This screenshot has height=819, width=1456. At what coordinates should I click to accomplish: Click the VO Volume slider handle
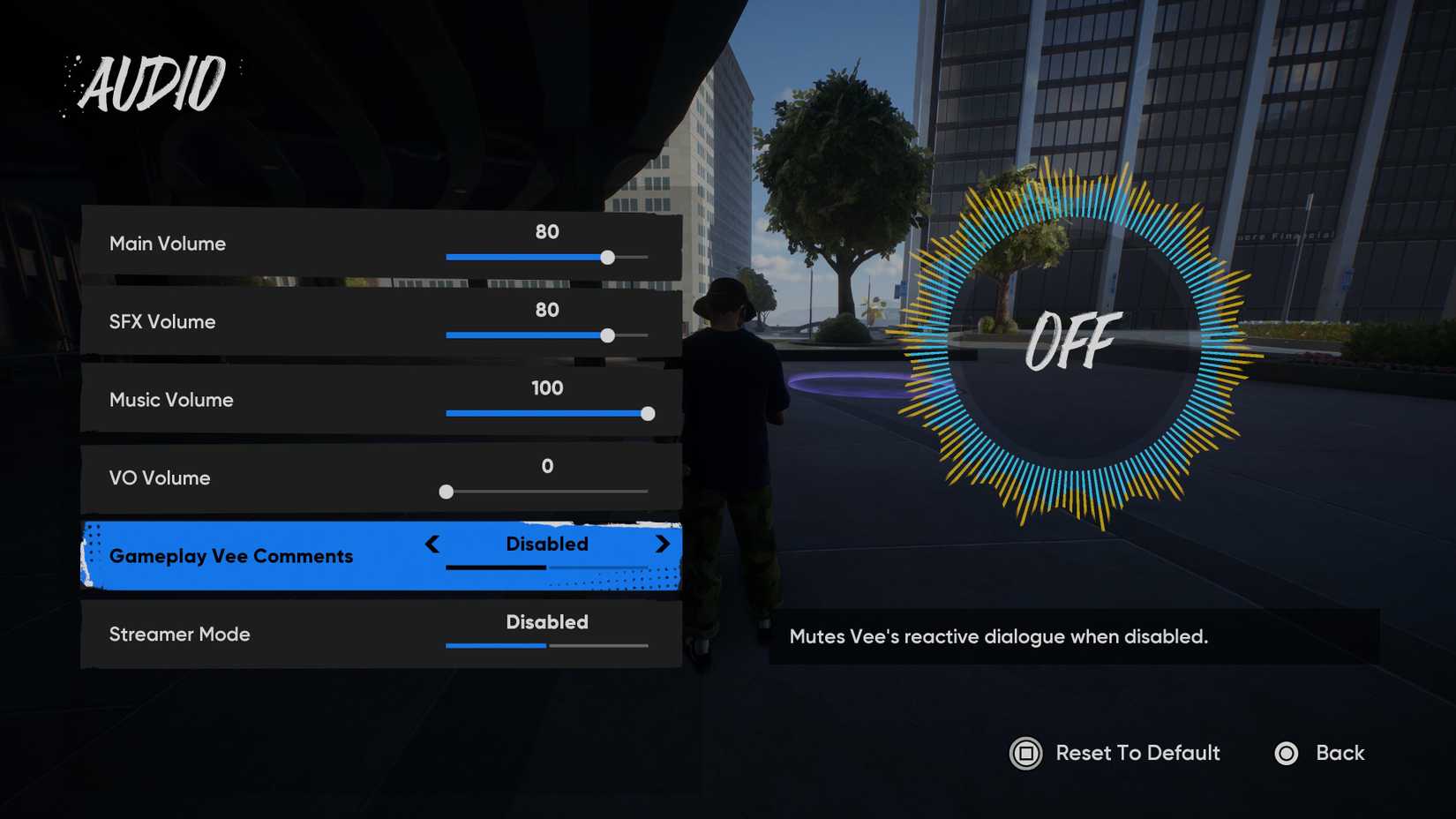(446, 492)
